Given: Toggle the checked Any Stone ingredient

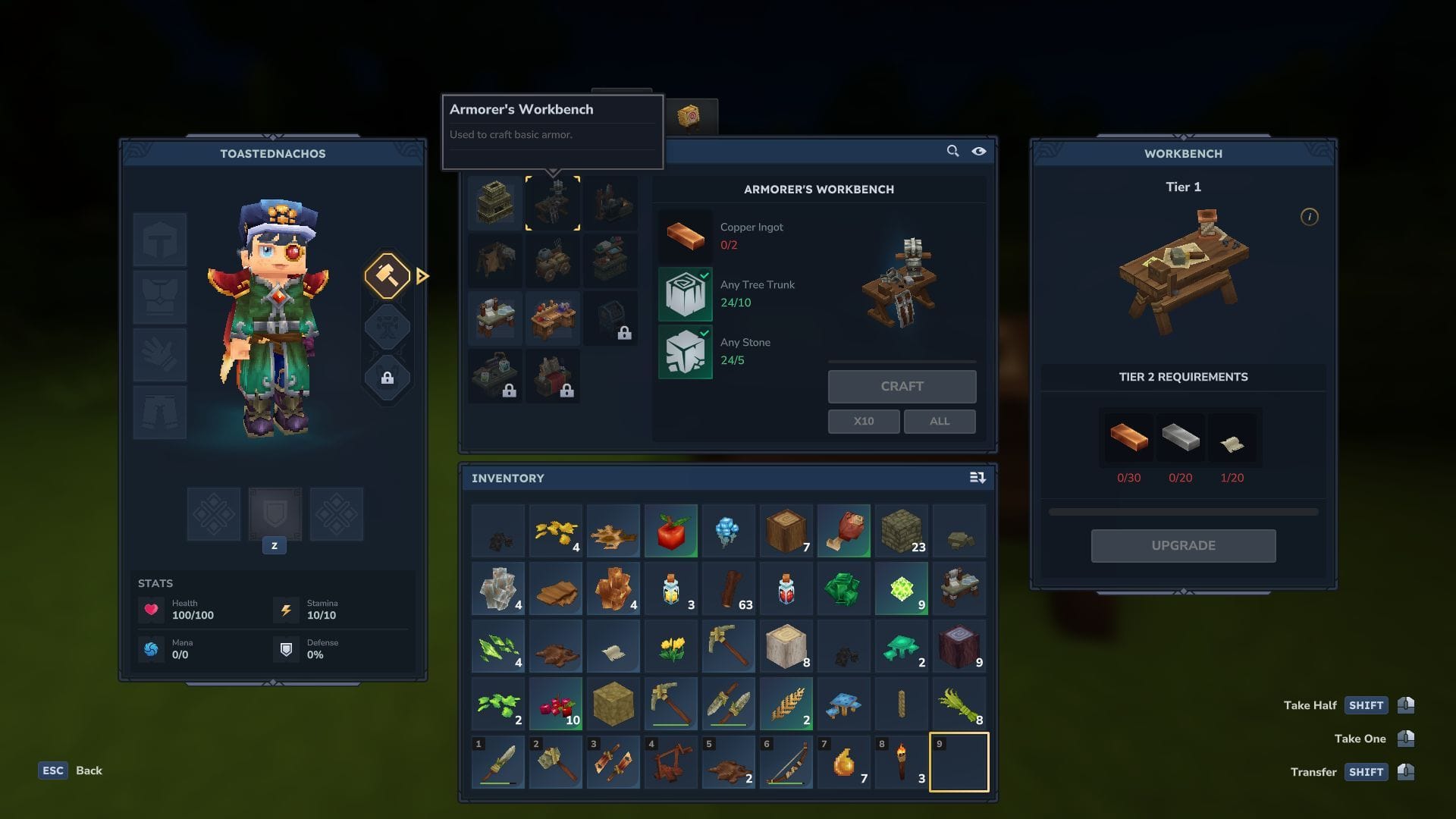Looking at the screenshot, I should coord(685,351).
